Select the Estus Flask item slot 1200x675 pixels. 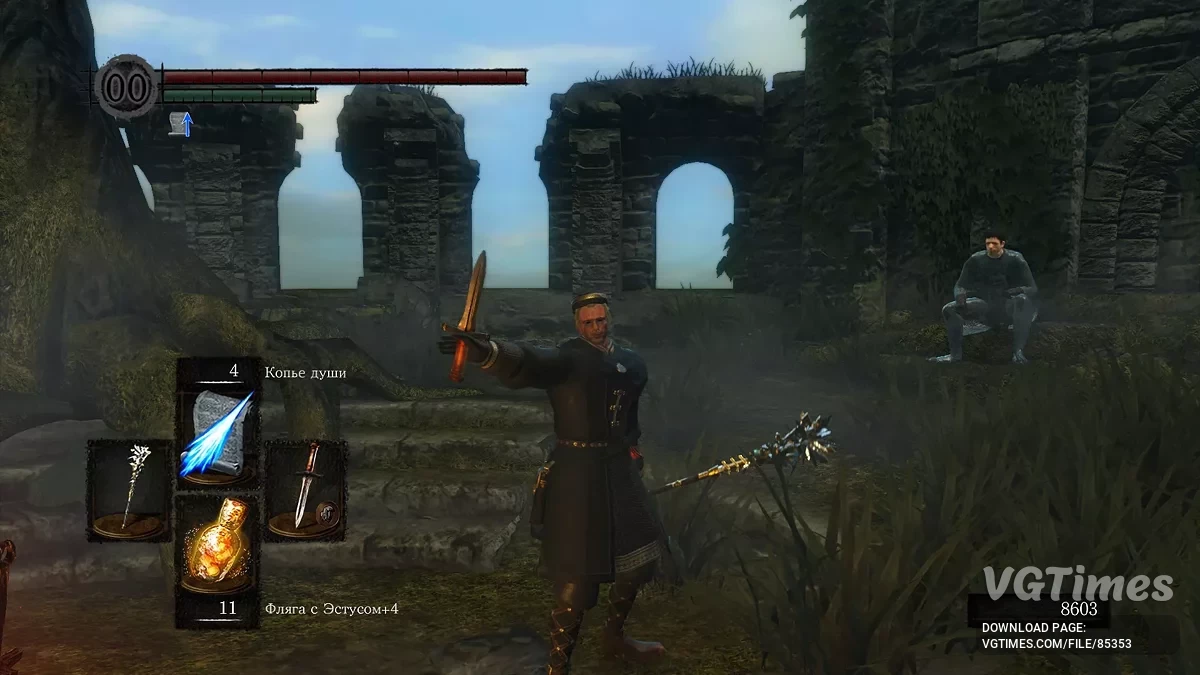click(x=217, y=546)
